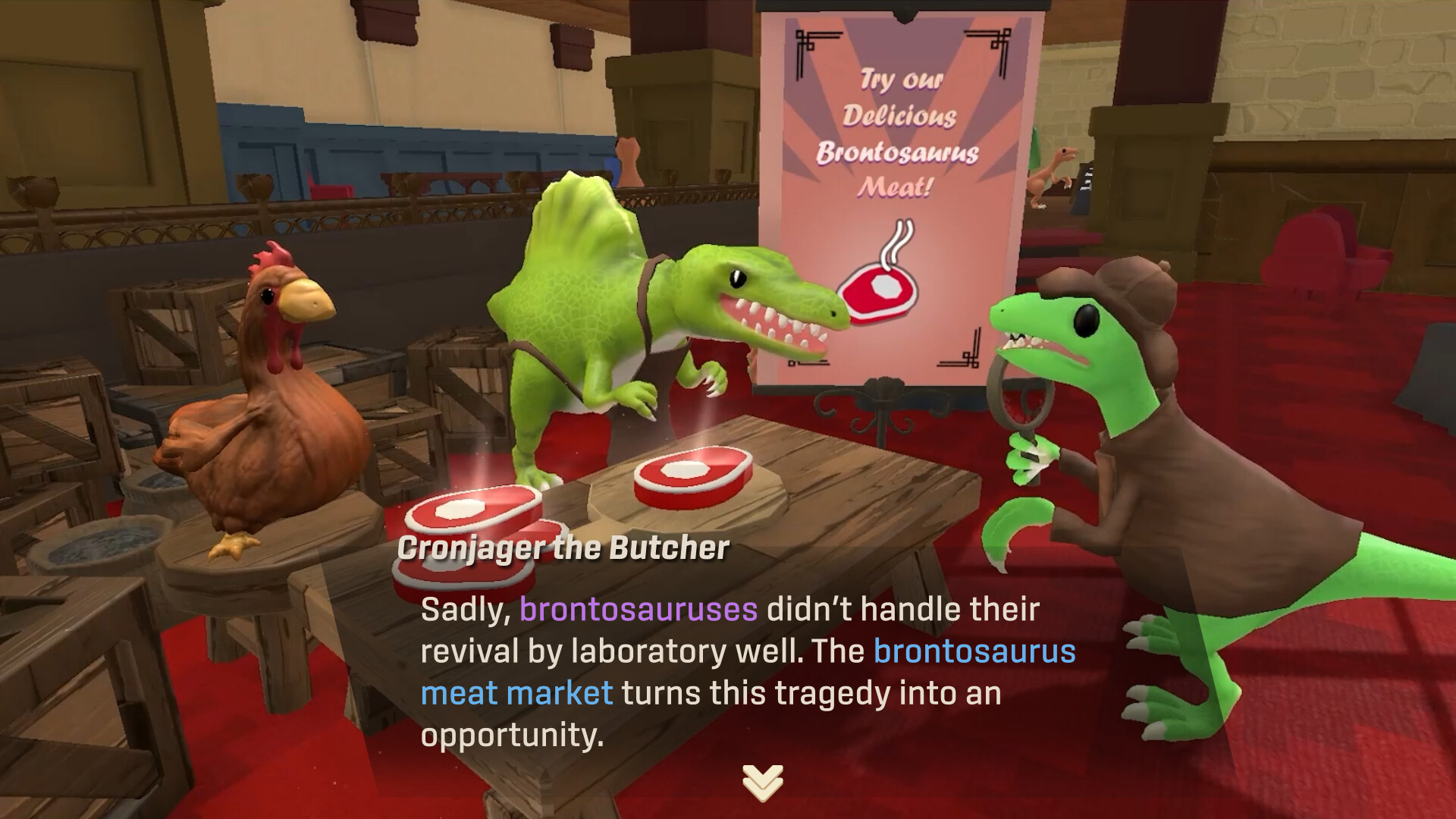Open the brontosauruses glossary link
The height and width of the screenshot is (819, 1456).
639,607
